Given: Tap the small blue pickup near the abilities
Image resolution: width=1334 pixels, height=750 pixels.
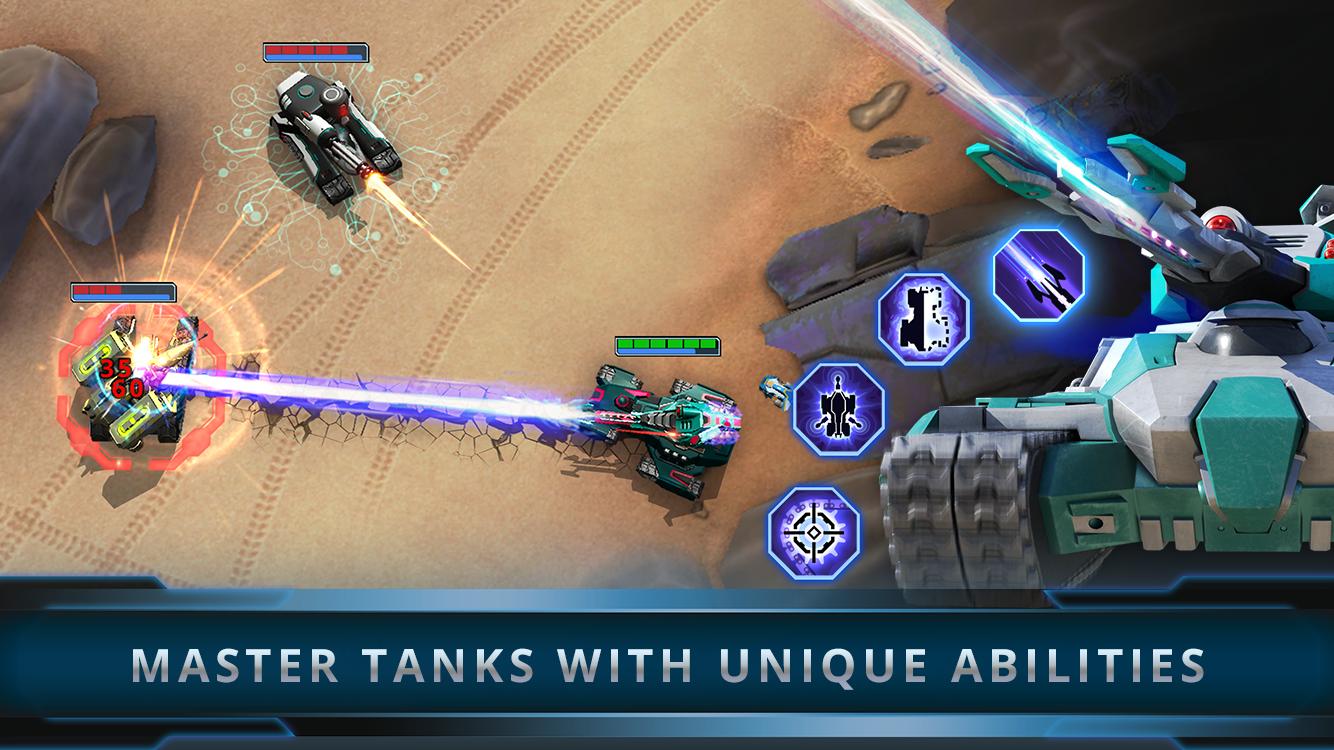Looking at the screenshot, I should tap(772, 390).
